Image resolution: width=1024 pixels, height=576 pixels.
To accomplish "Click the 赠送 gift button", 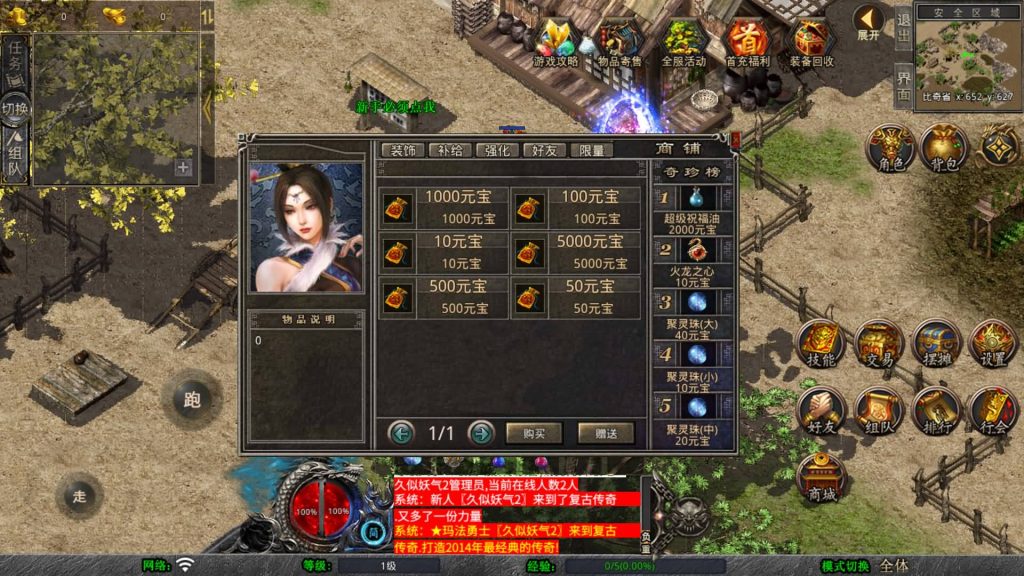I will pyautogui.click(x=605, y=433).
